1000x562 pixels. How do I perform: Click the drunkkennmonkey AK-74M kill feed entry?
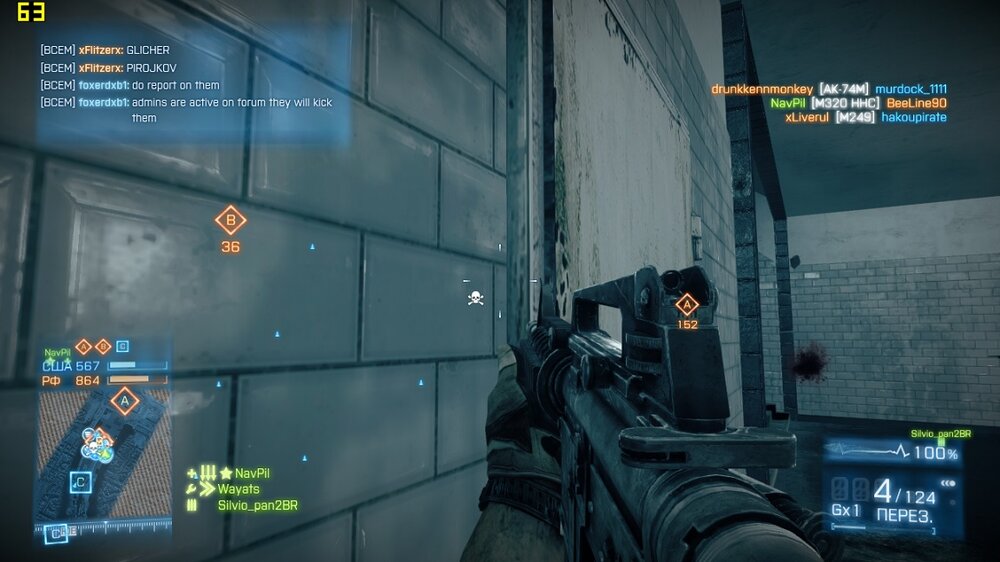pos(829,89)
